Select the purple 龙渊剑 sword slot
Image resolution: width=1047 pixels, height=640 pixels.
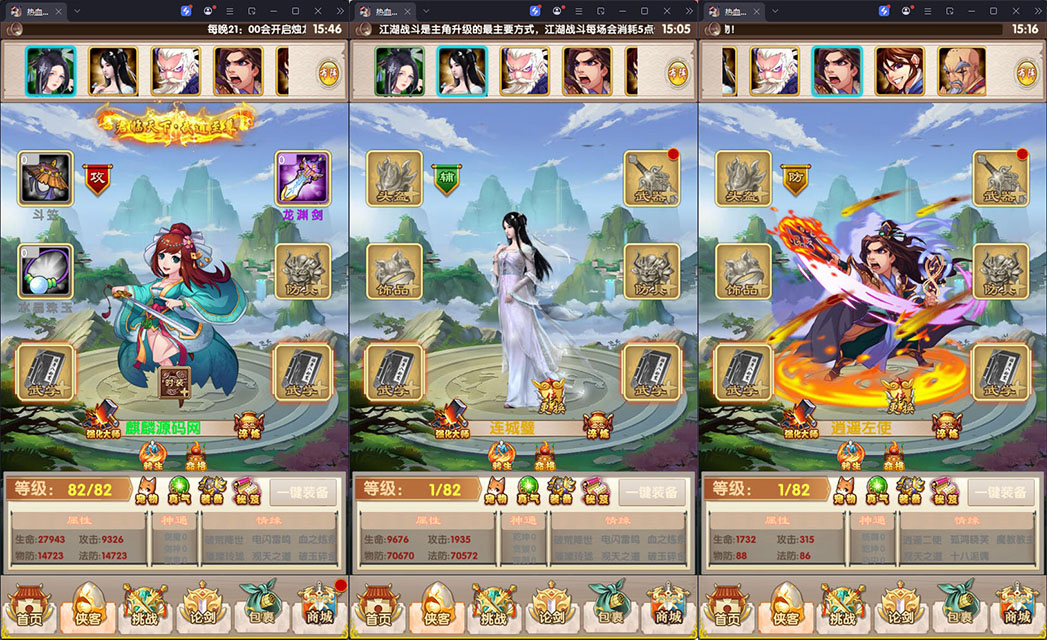(x=302, y=180)
